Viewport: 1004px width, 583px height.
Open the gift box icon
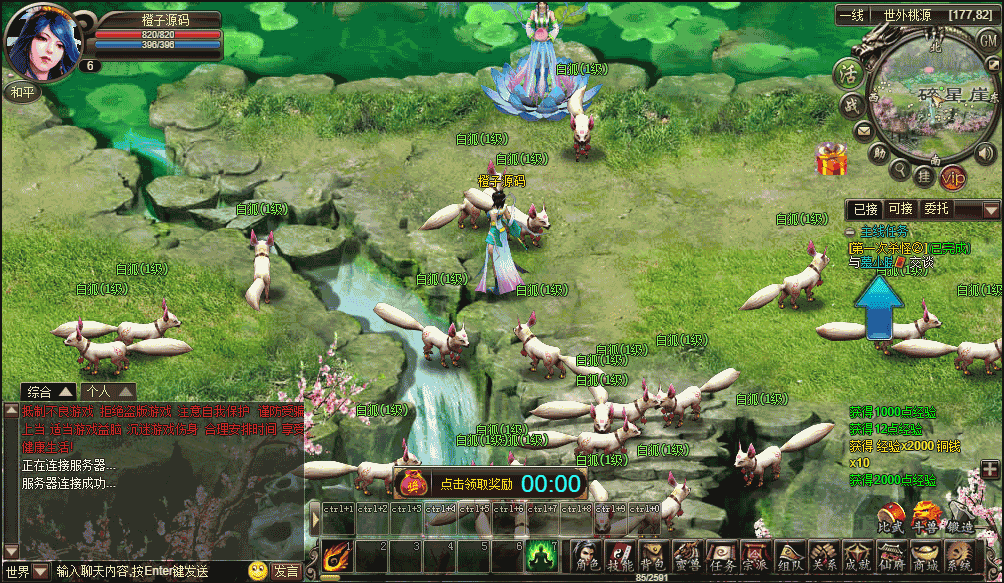coord(830,158)
